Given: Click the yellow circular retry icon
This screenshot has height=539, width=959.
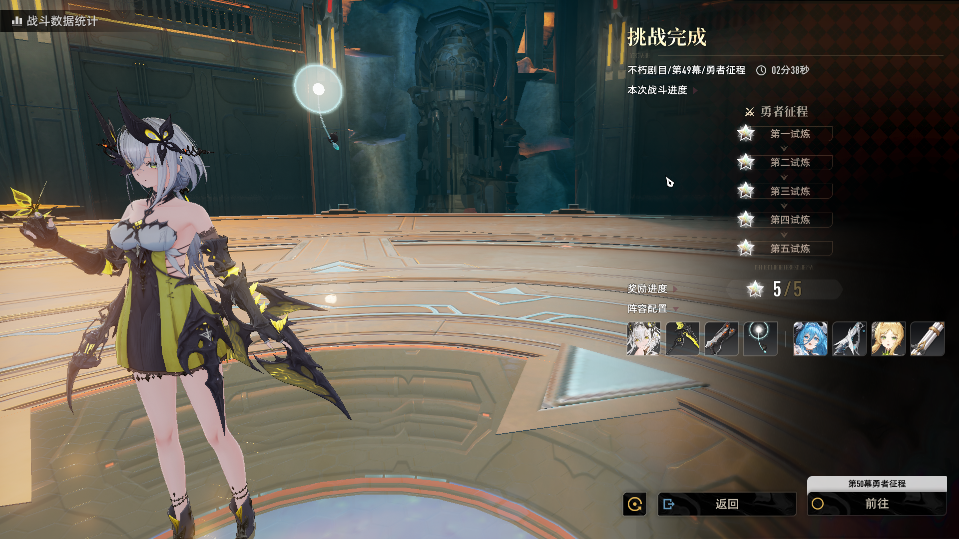Looking at the screenshot, I should [634, 504].
